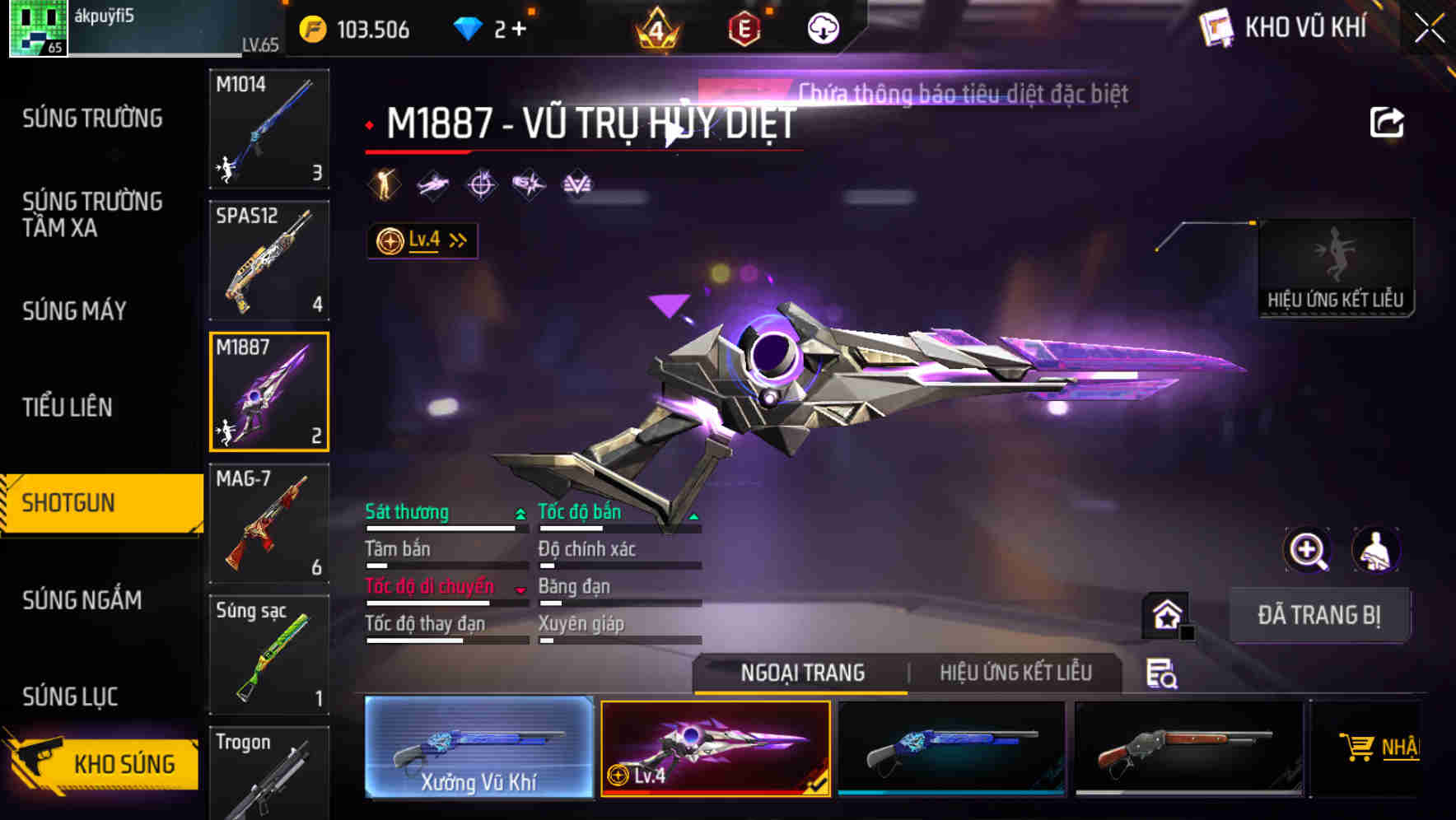1456x820 pixels.
Task: Click the crosshair accuracy skill icon
Action: [x=481, y=184]
